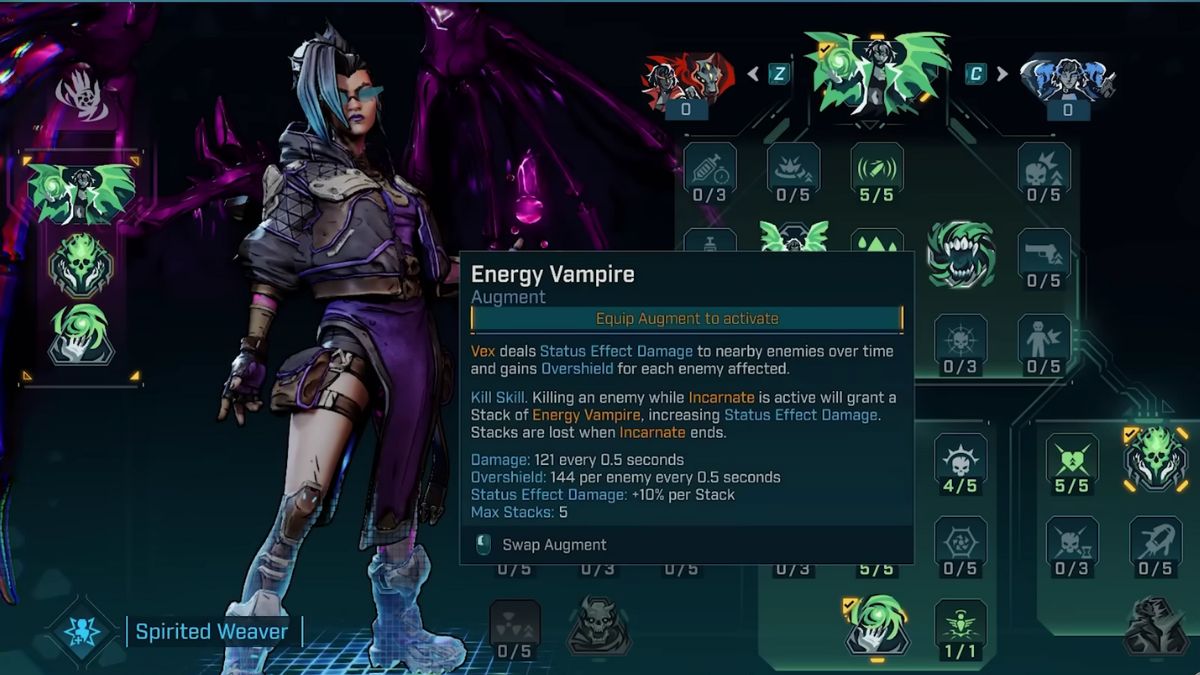
Task: Choose the crosshair skull 0/3 skill node
Action: point(960,341)
